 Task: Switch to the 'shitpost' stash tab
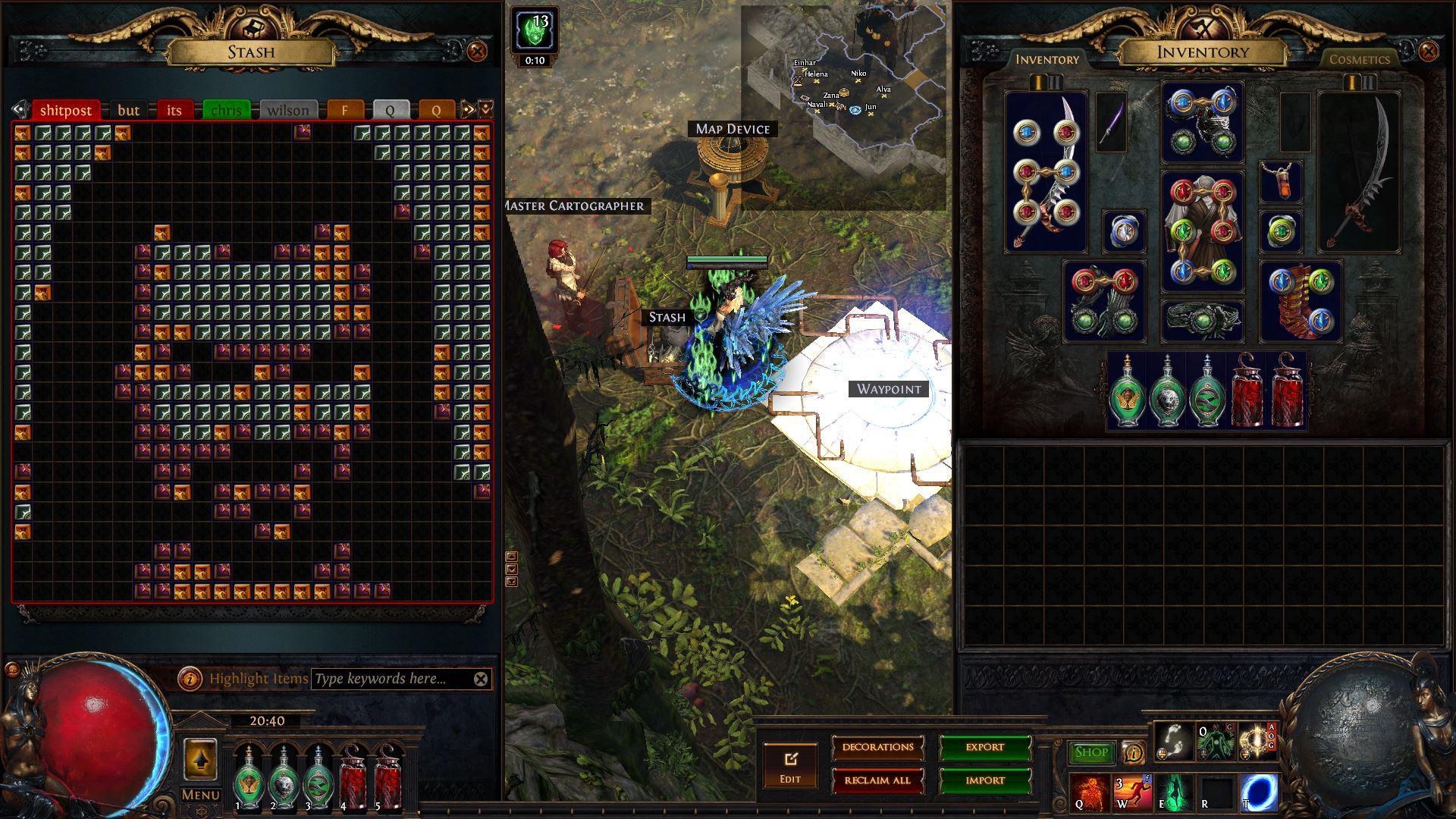coord(65,110)
